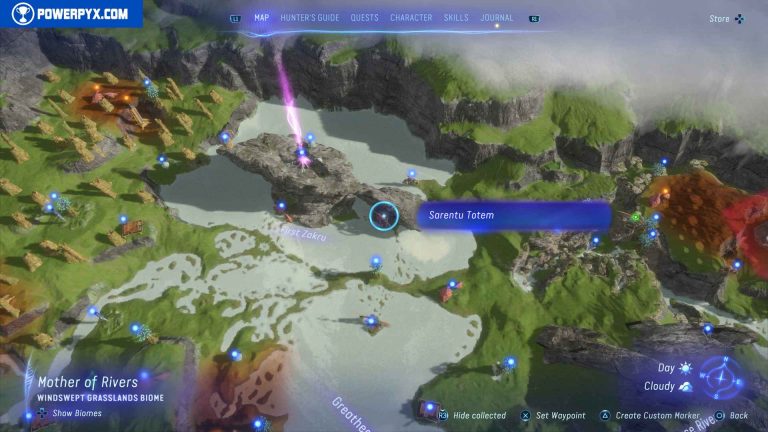Choose Set Waypoint

559,415
